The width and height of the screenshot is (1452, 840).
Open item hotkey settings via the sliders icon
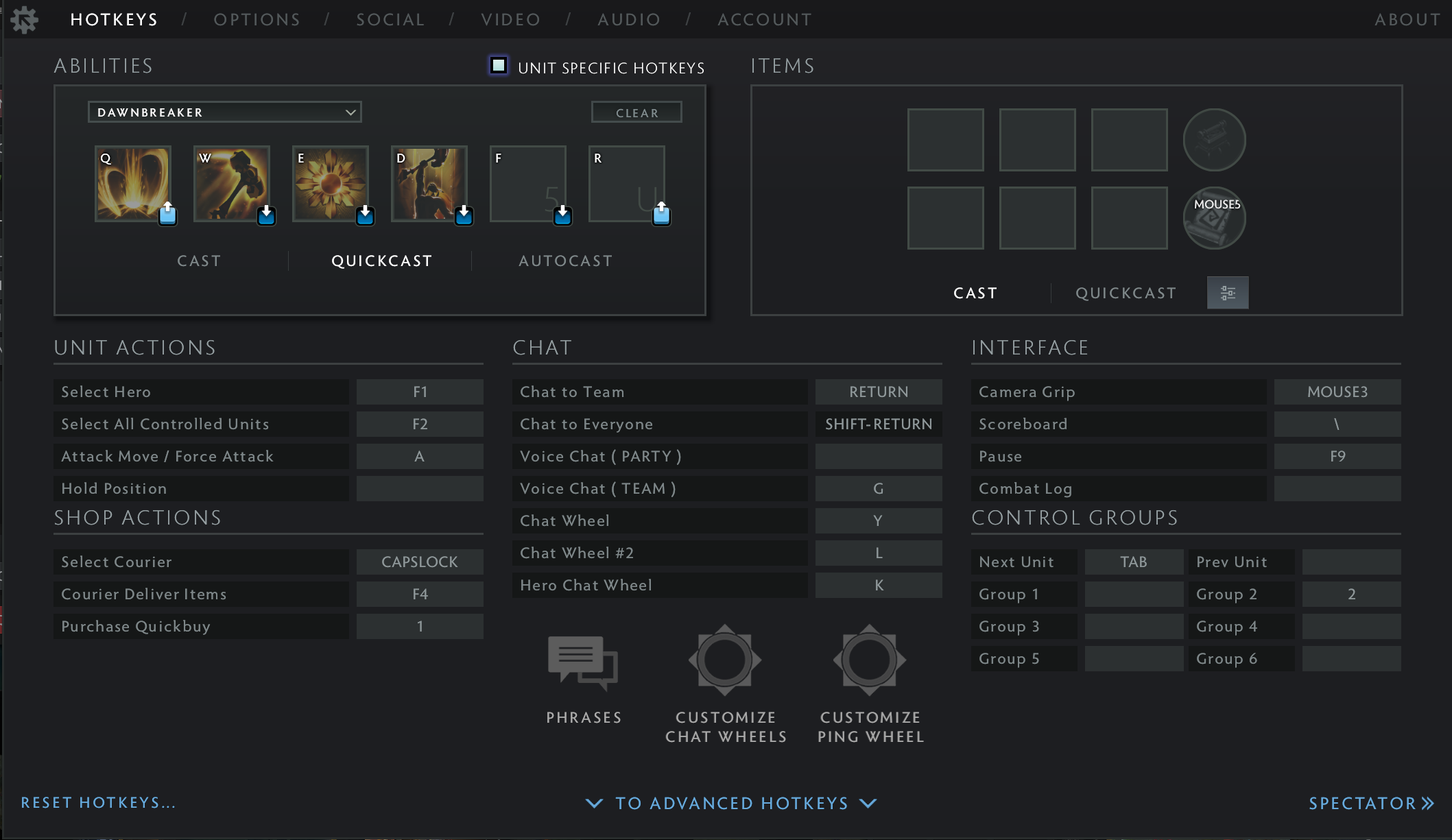(x=1227, y=293)
